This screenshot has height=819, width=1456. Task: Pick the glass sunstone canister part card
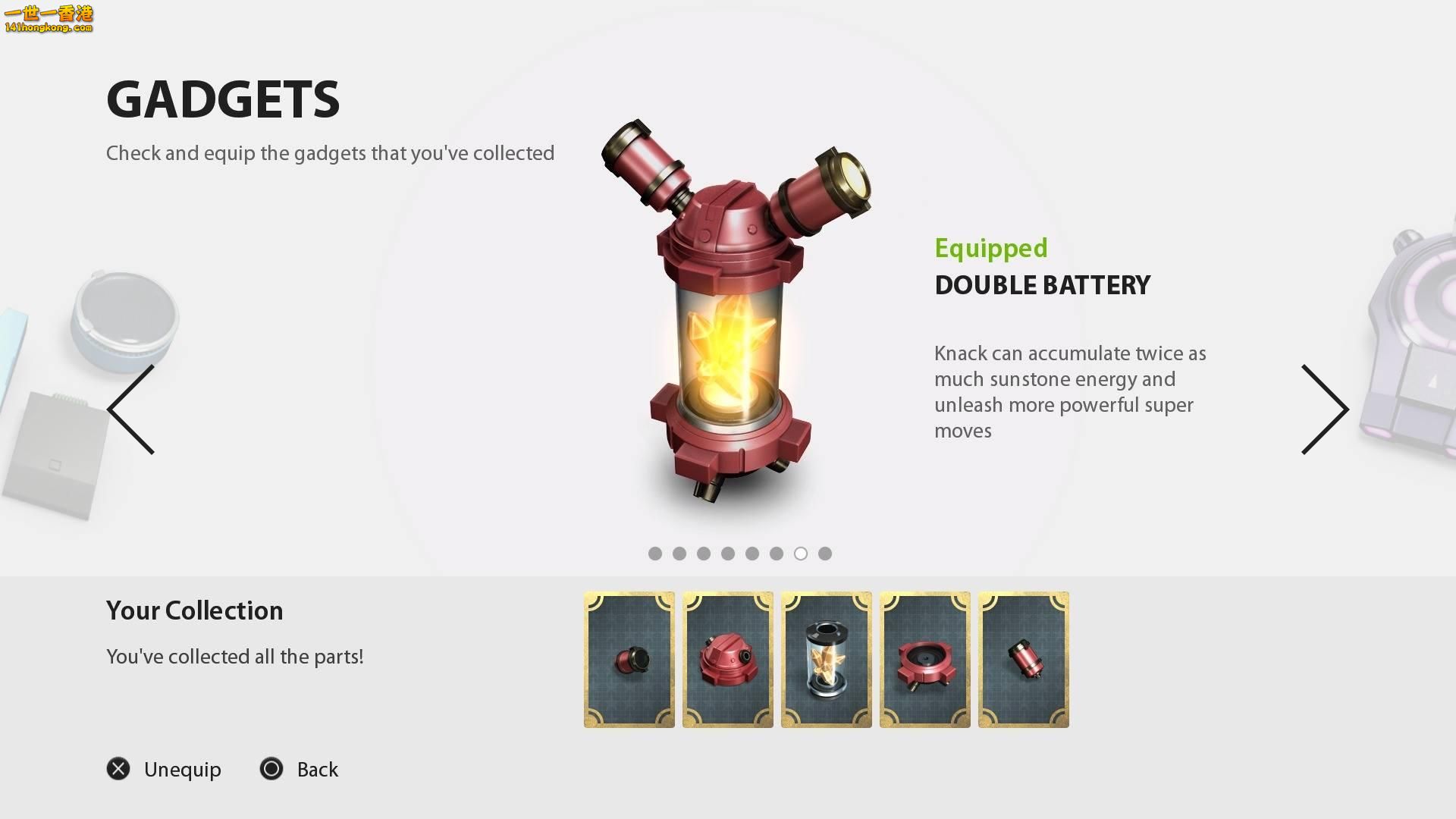tap(827, 660)
